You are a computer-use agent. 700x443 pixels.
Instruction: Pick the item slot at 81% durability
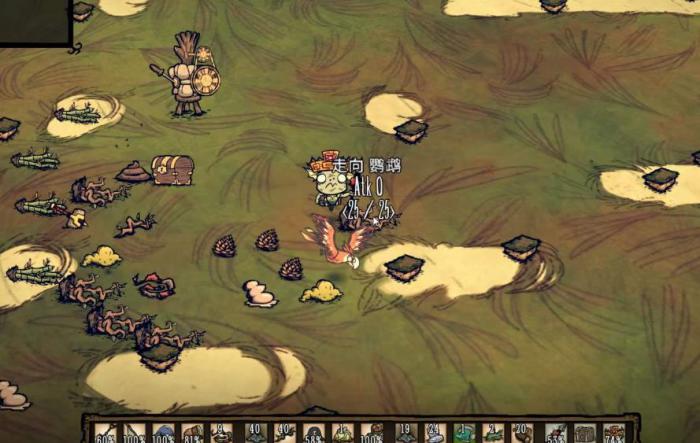[193, 433]
